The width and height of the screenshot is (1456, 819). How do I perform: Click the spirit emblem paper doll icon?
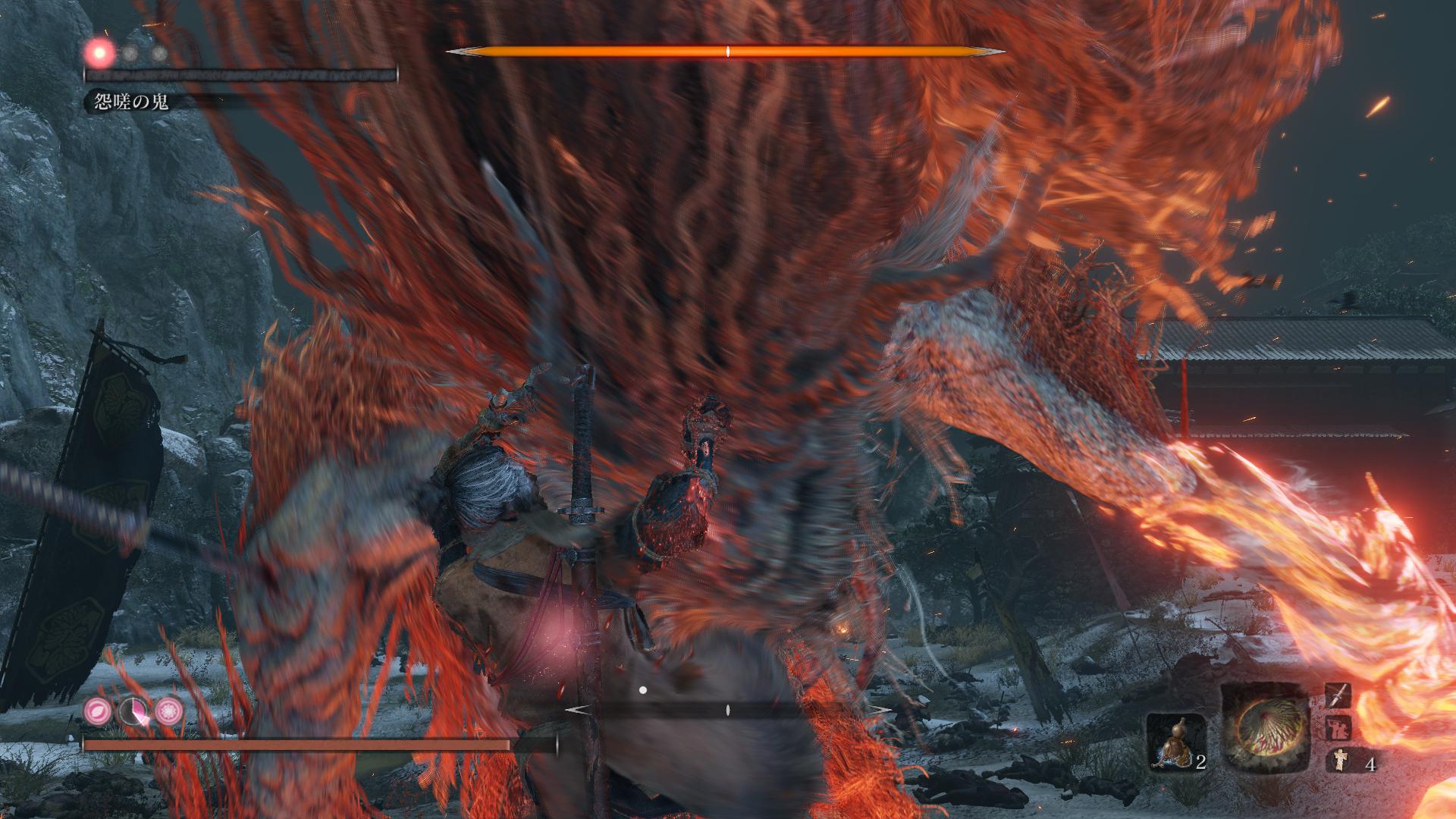pos(1339,761)
